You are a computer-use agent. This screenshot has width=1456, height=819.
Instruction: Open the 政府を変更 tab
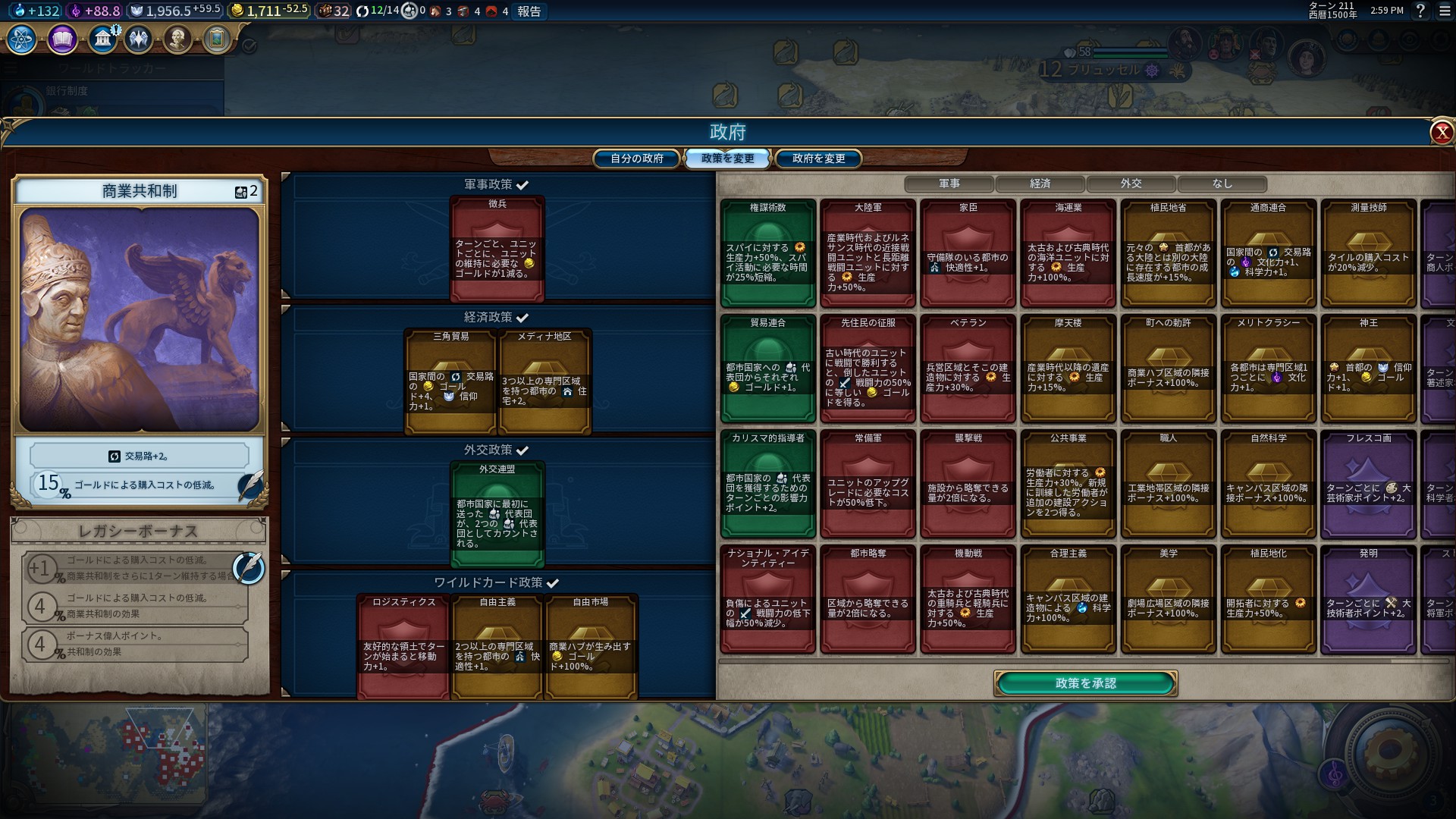point(818,158)
